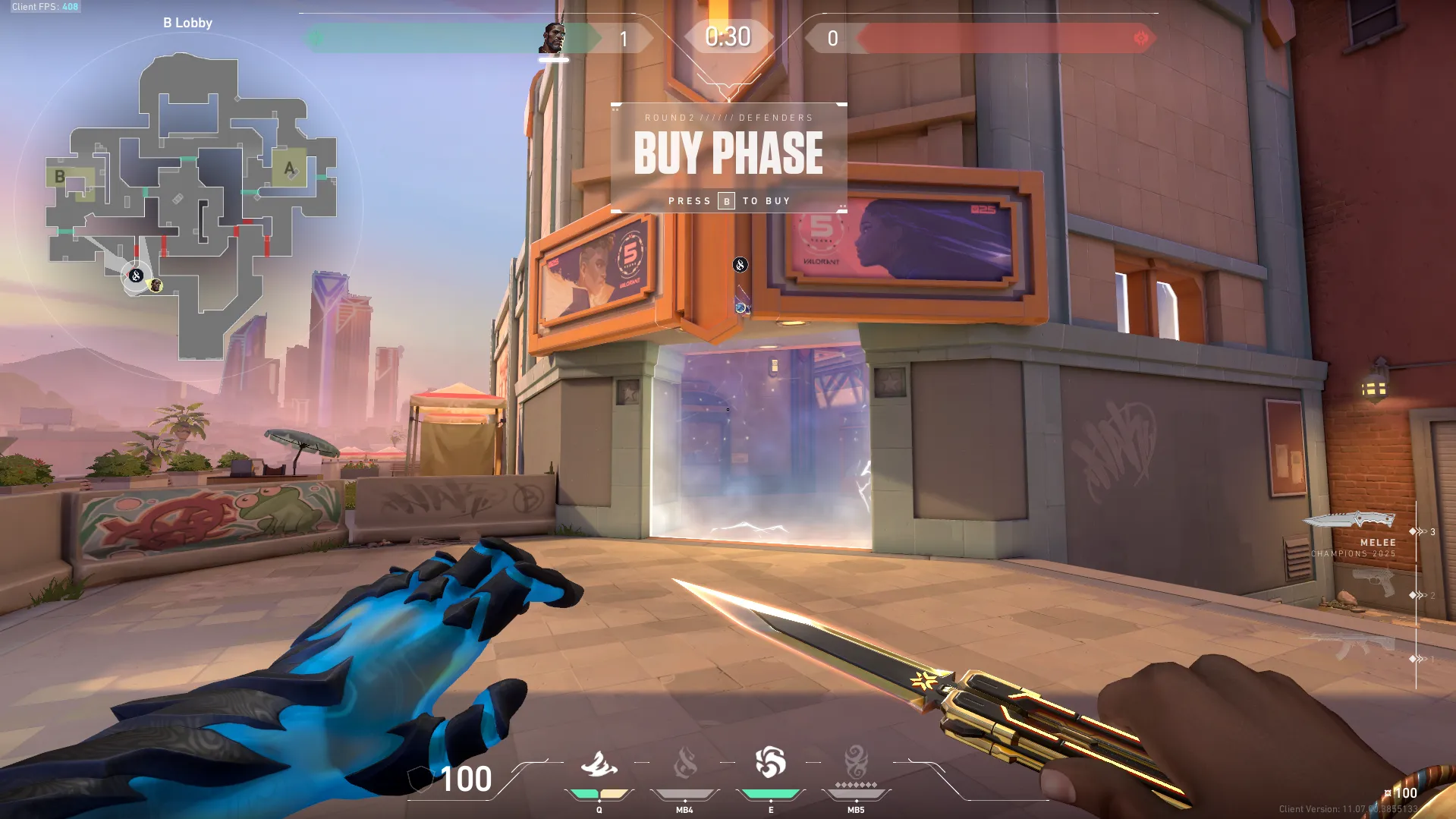Click your player icon on the minimap
Screen dimensions: 1456x819
pyautogui.click(x=136, y=276)
